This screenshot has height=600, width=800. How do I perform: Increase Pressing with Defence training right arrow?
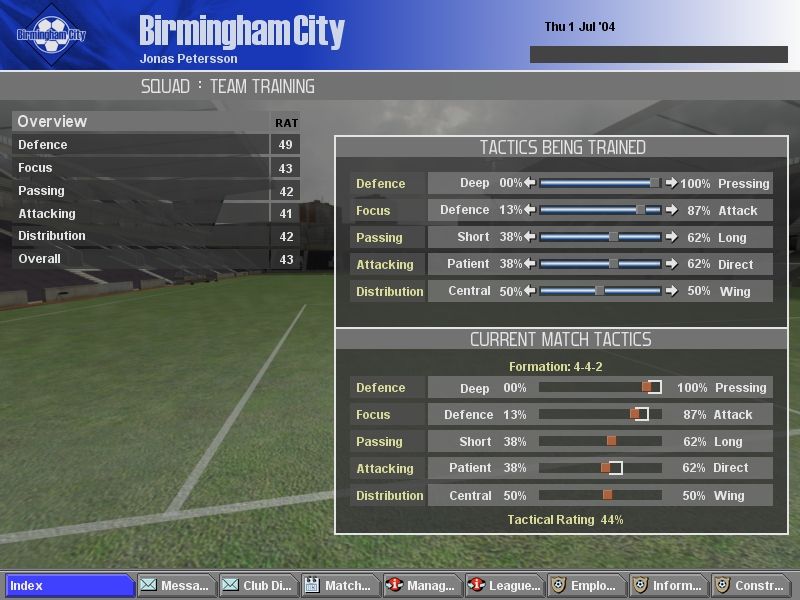point(671,184)
